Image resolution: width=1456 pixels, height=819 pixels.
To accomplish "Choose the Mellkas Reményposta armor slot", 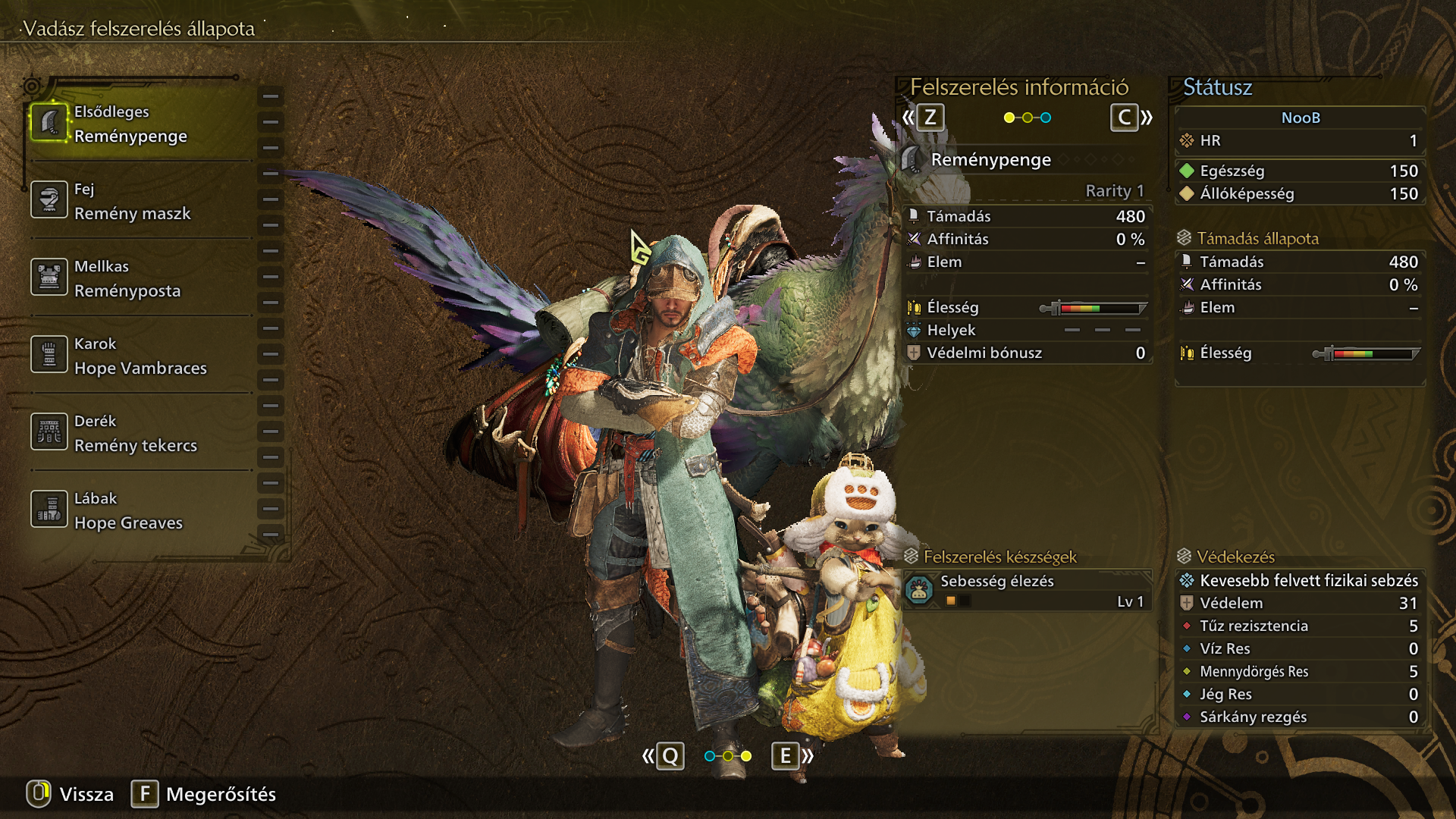I will [140, 278].
